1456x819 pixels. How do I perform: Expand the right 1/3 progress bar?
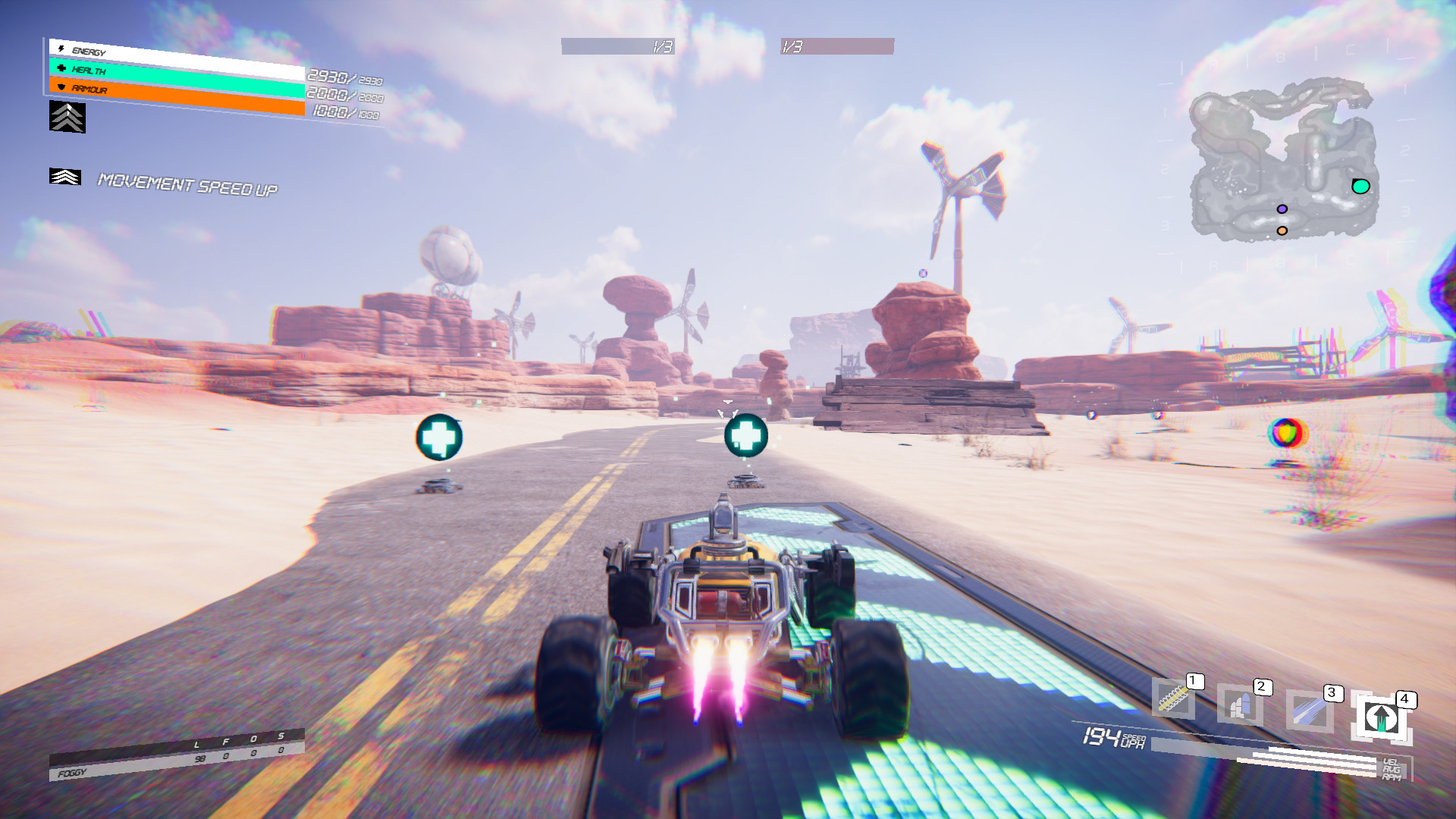tap(838, 46)
